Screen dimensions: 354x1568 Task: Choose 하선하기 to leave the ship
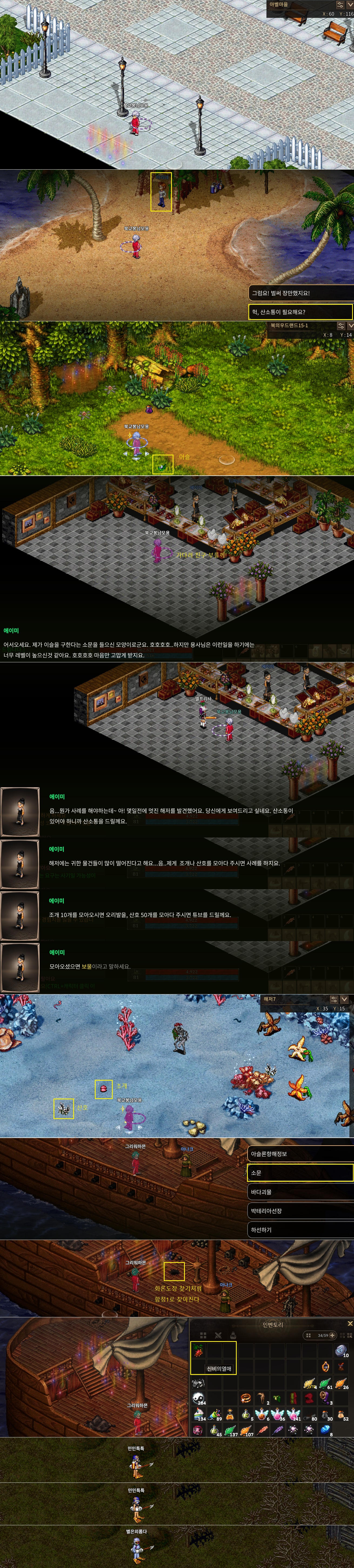299,1230
